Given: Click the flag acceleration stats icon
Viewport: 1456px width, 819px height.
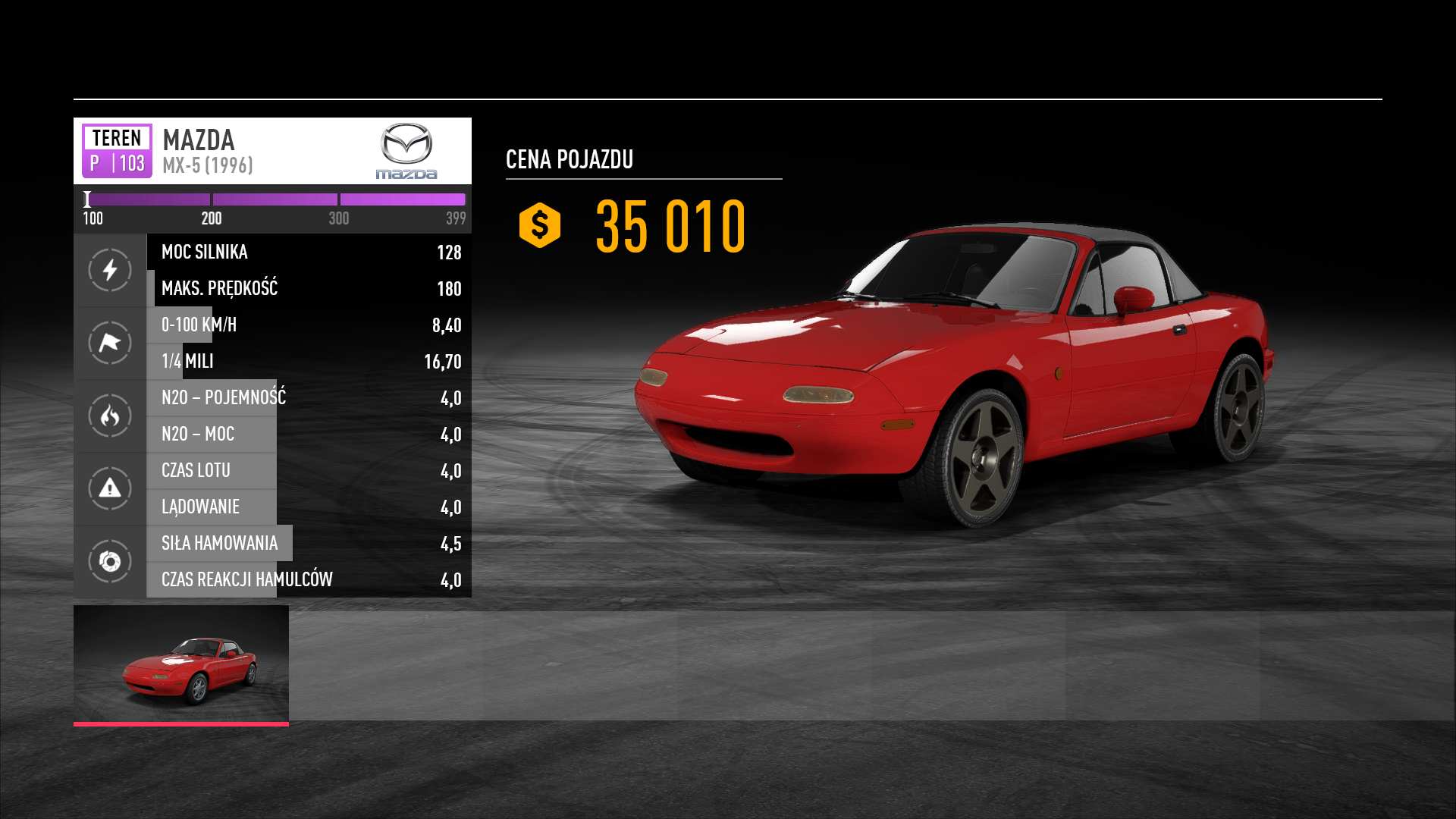Looking at the screenshot, I should tap(110, 343).
